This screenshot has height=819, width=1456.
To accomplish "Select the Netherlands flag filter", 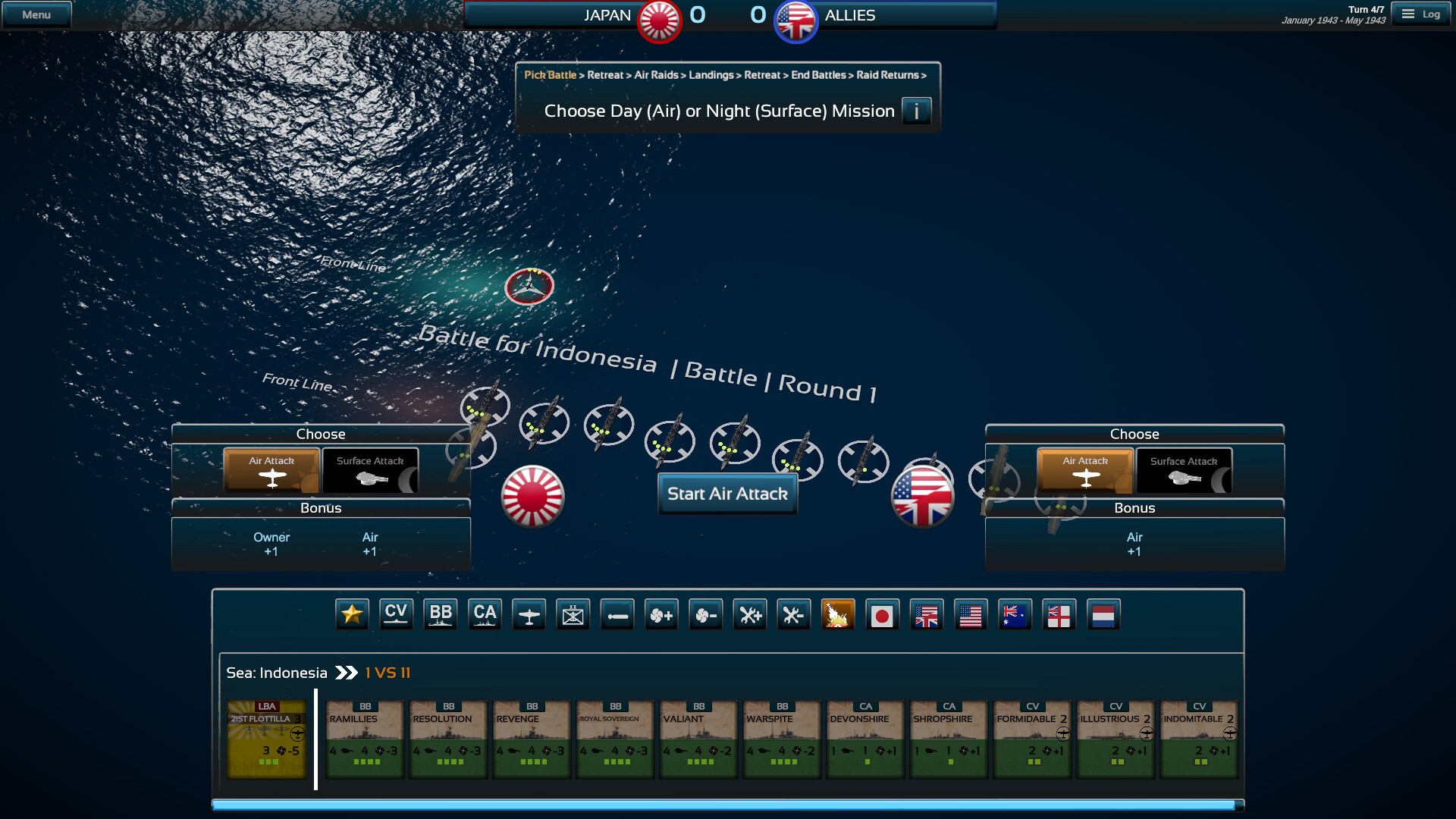I will click(x=1103, y=614).
